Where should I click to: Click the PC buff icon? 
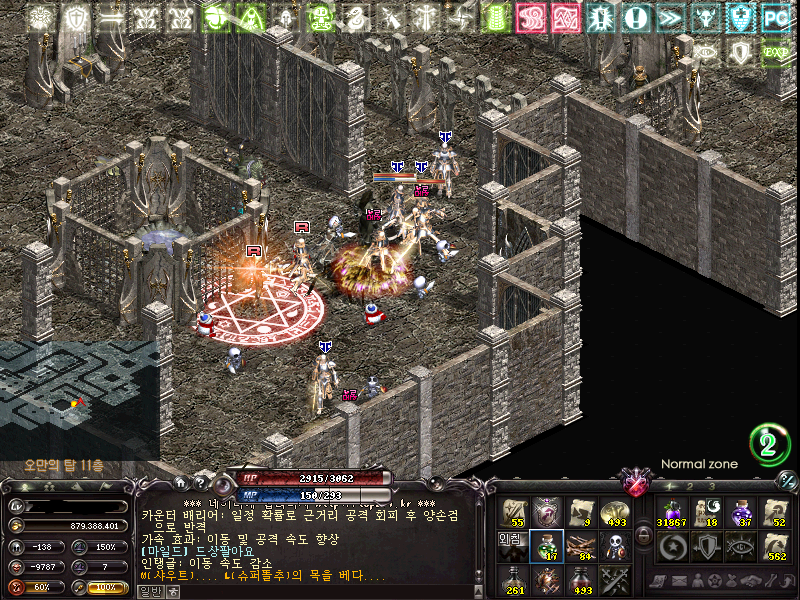(x=776, y=17)
